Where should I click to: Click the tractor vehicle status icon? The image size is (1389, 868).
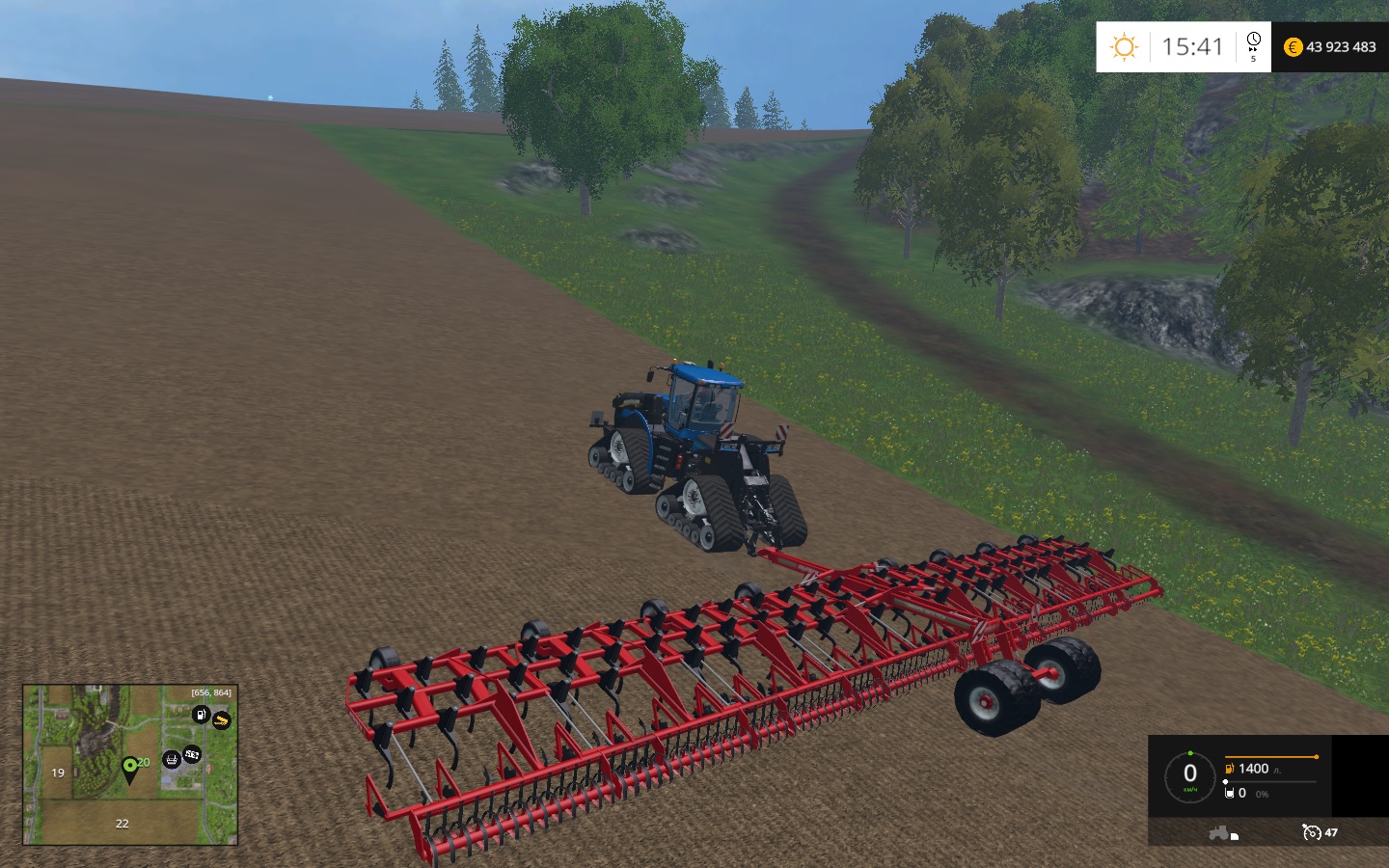click(1222, 832)
